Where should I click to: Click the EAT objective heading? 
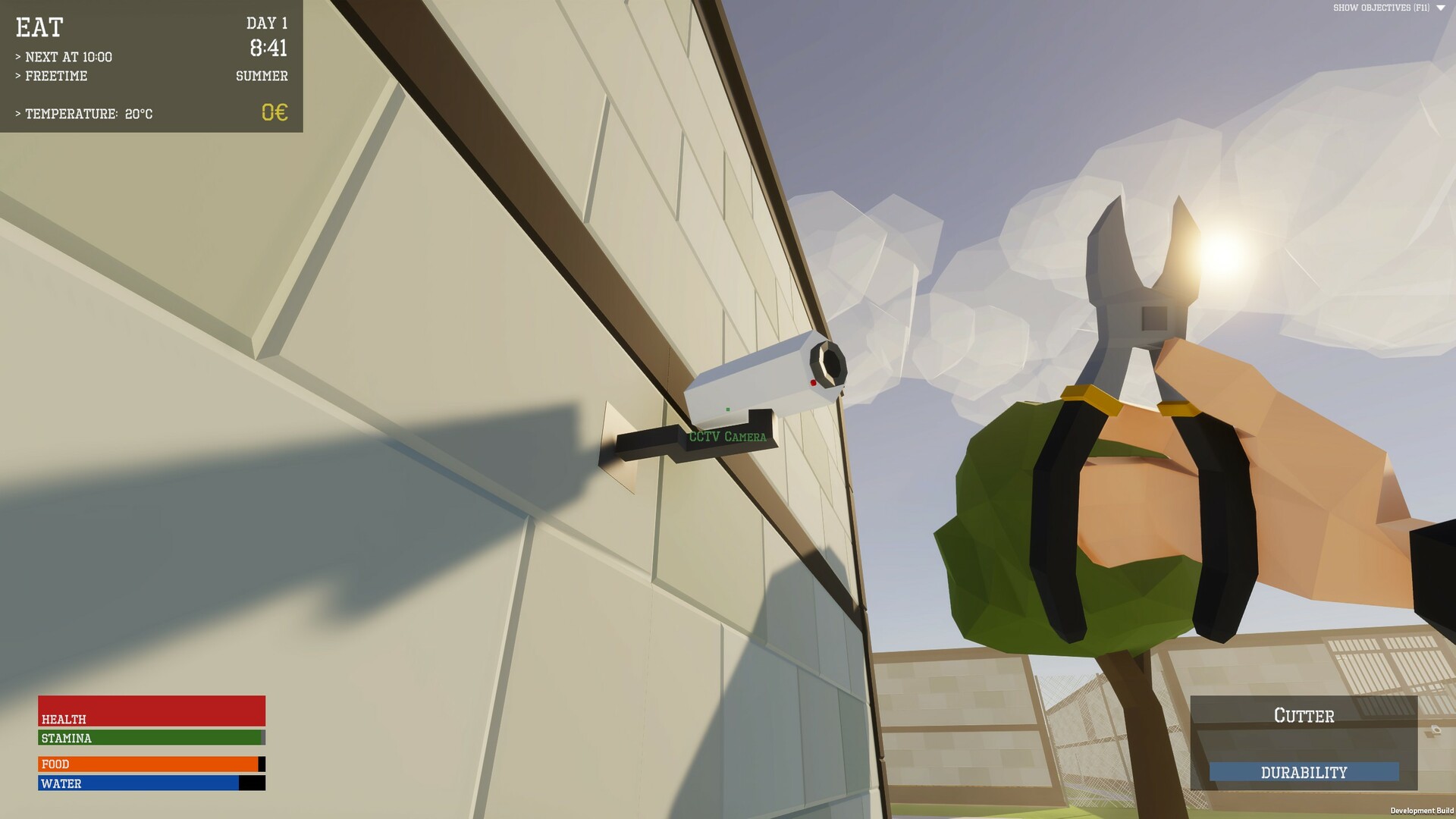[39, 28]
